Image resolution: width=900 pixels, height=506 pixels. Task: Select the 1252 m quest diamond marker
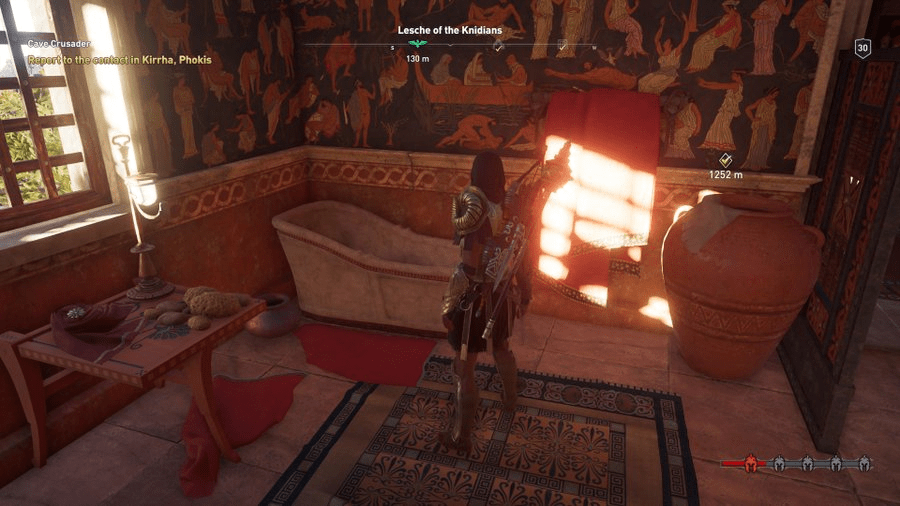726,160
